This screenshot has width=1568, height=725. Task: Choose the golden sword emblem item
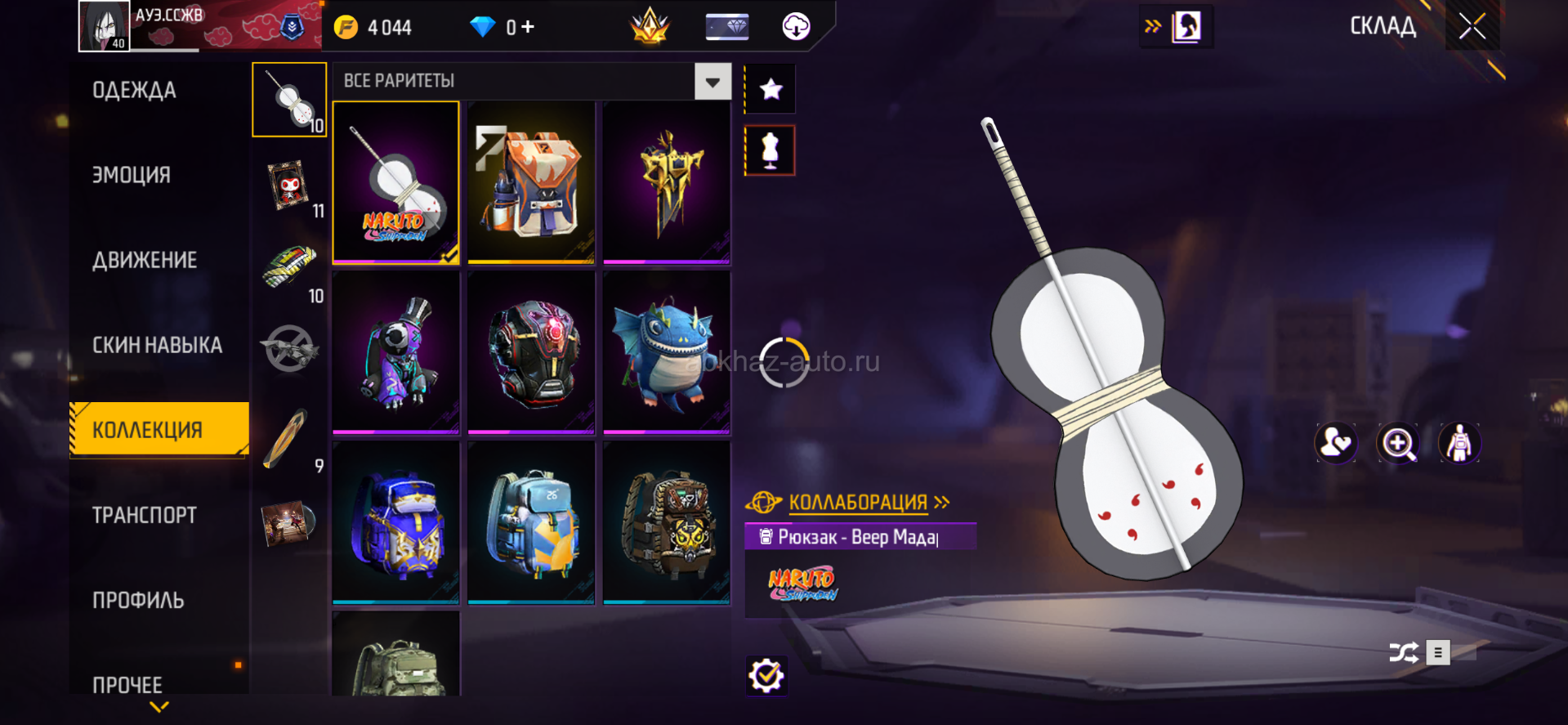coord(667,182)
